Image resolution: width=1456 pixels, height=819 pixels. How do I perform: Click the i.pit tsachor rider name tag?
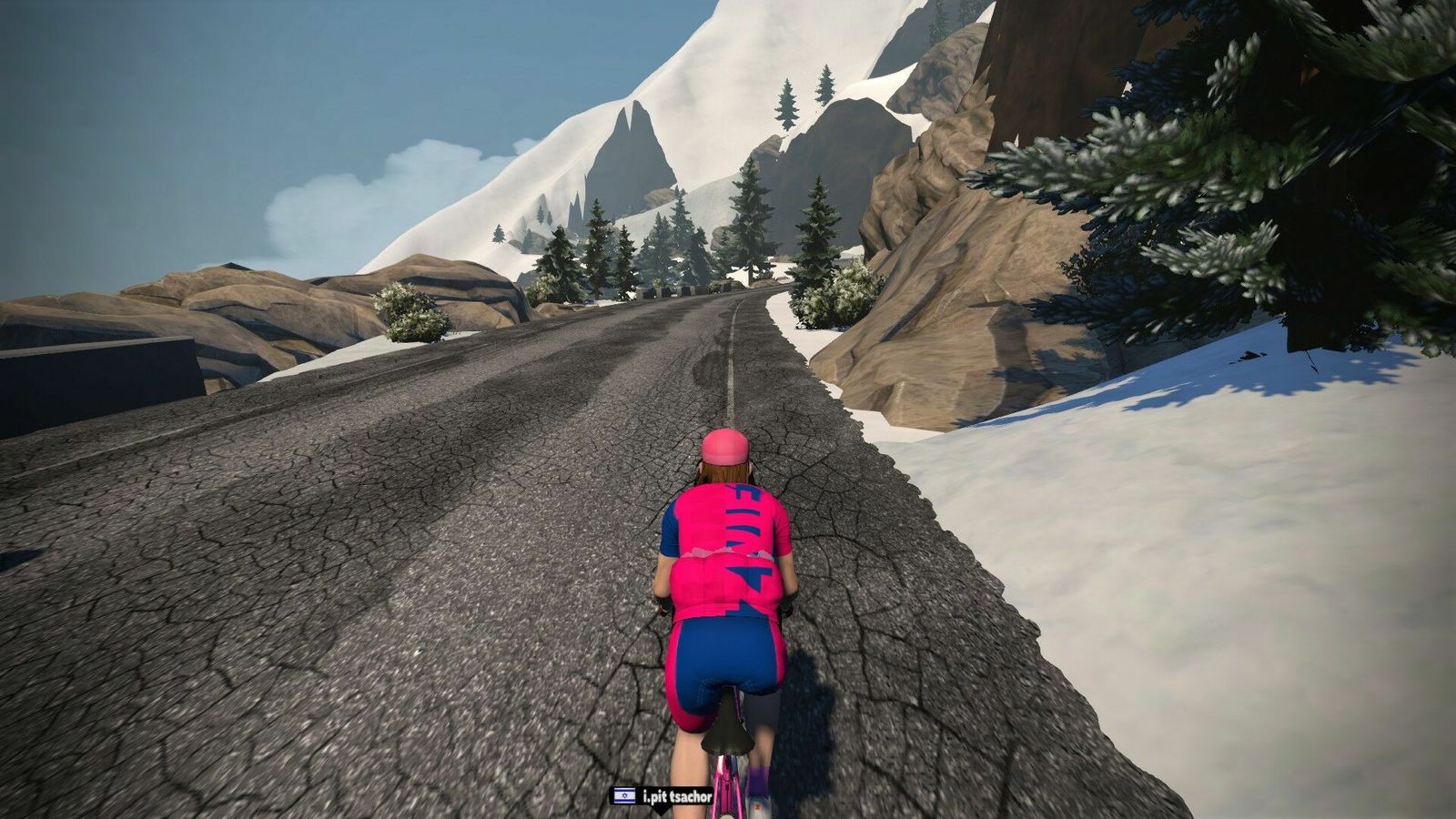click(662, 796)
